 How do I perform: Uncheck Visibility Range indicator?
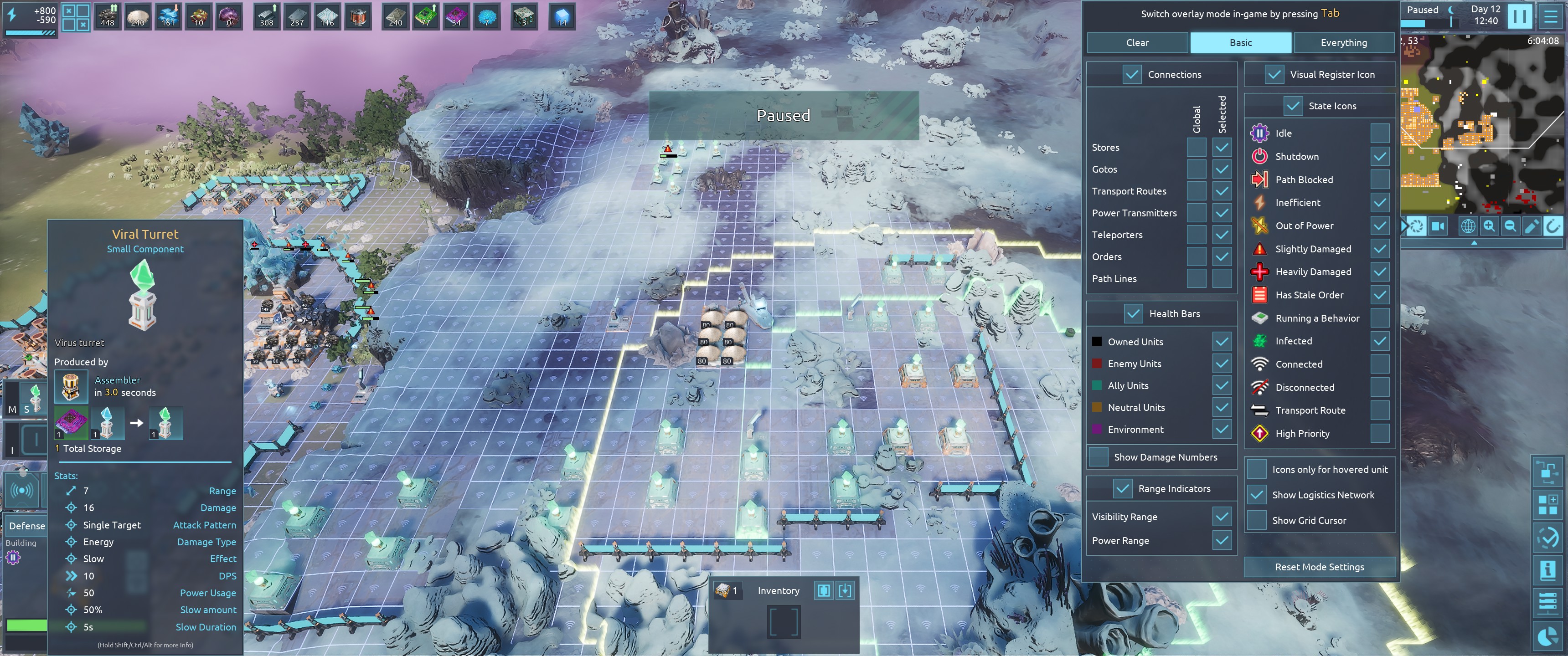[1221, 517]
